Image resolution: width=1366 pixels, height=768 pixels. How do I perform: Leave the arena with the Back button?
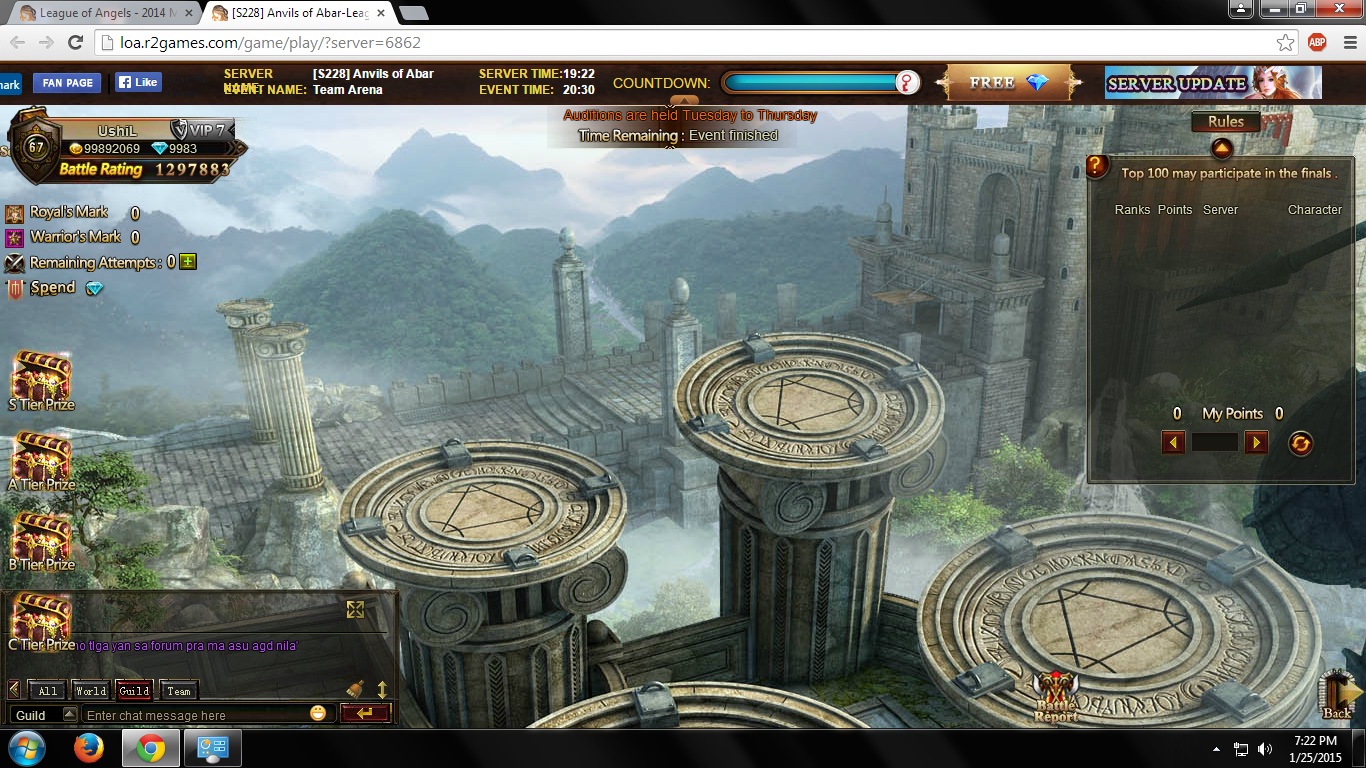click(x=1337, y=695)
